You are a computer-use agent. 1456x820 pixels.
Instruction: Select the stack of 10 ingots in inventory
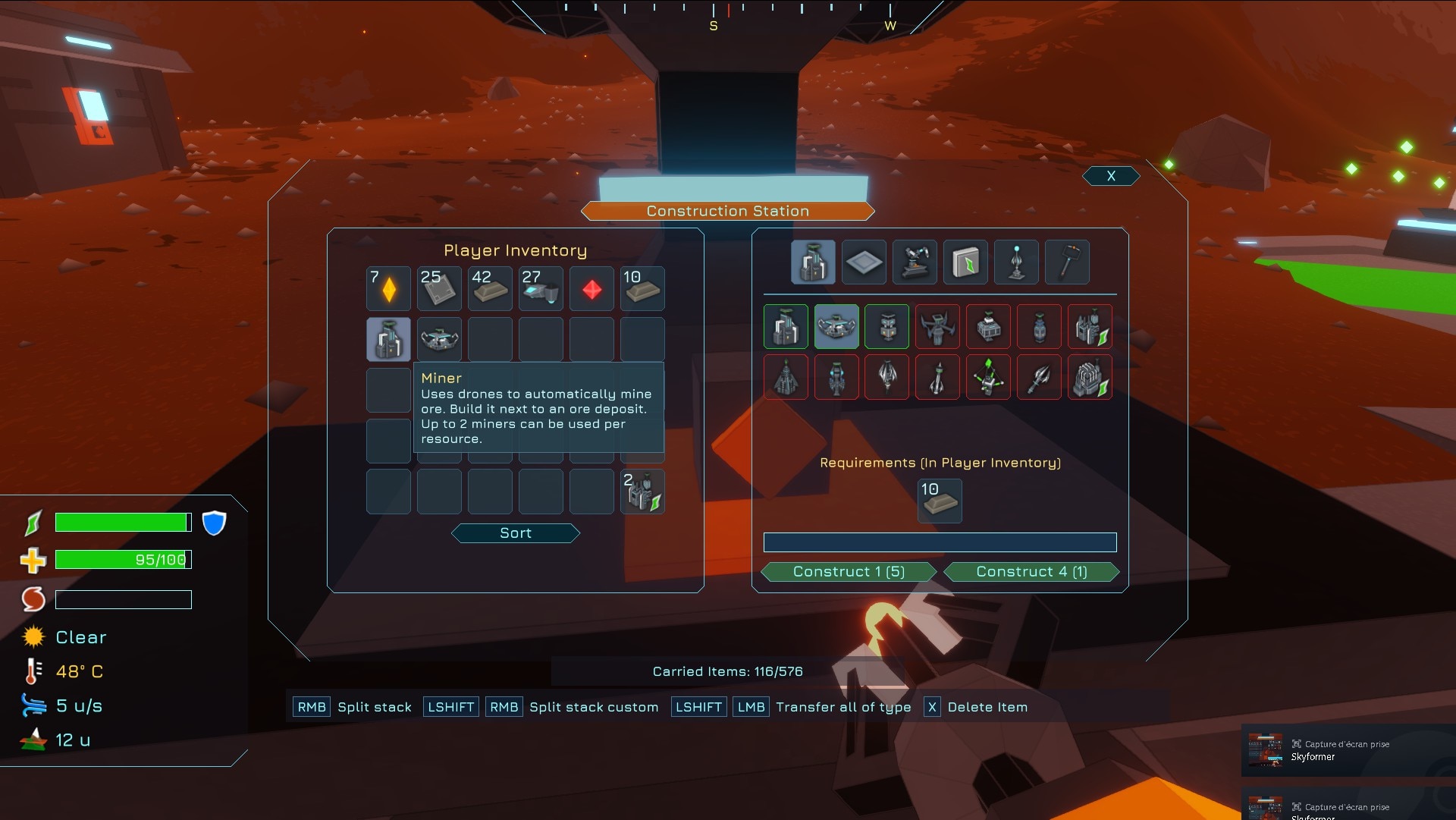(x=642, y=288)
